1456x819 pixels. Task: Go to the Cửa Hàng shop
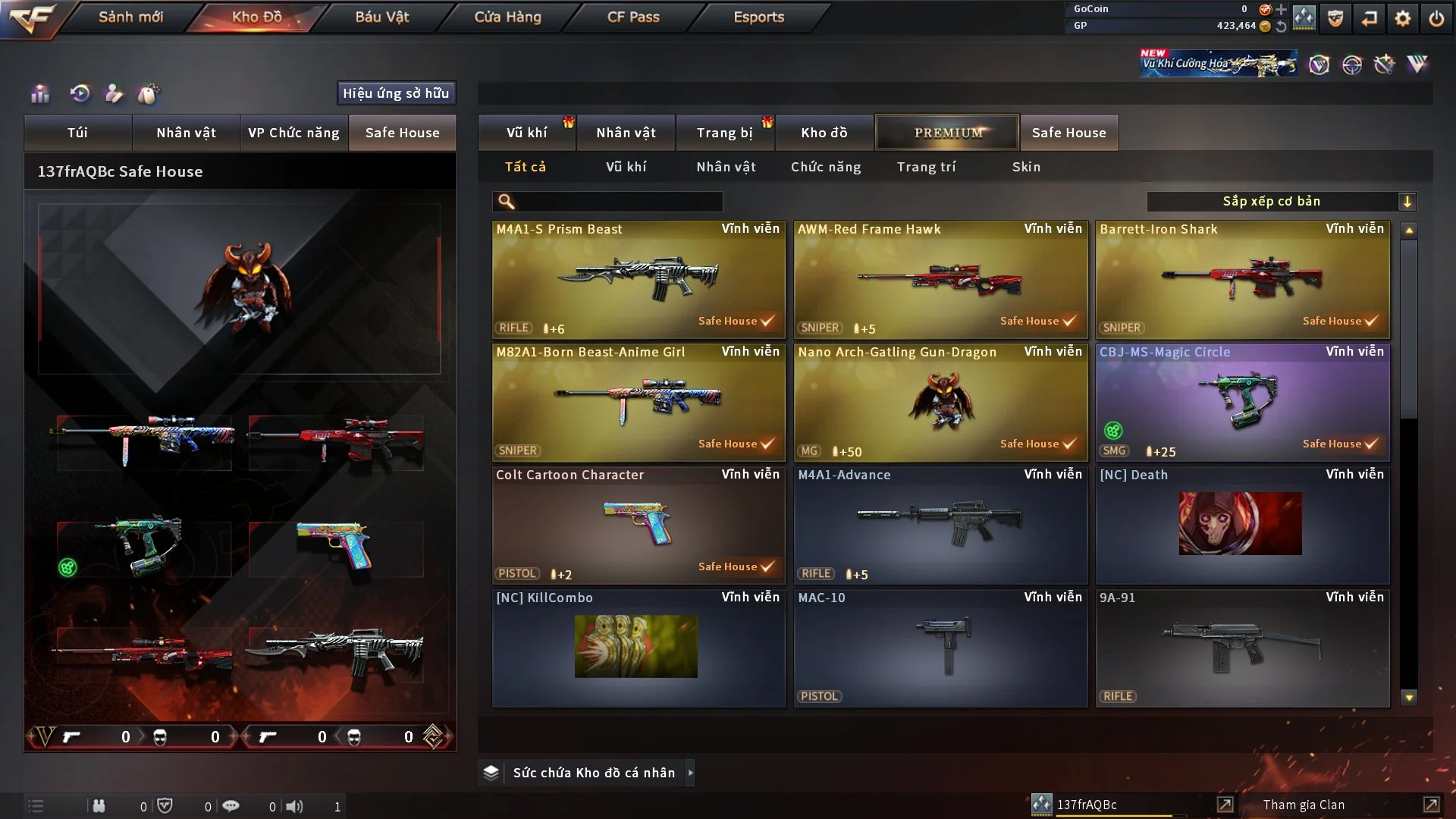point(507,17)
